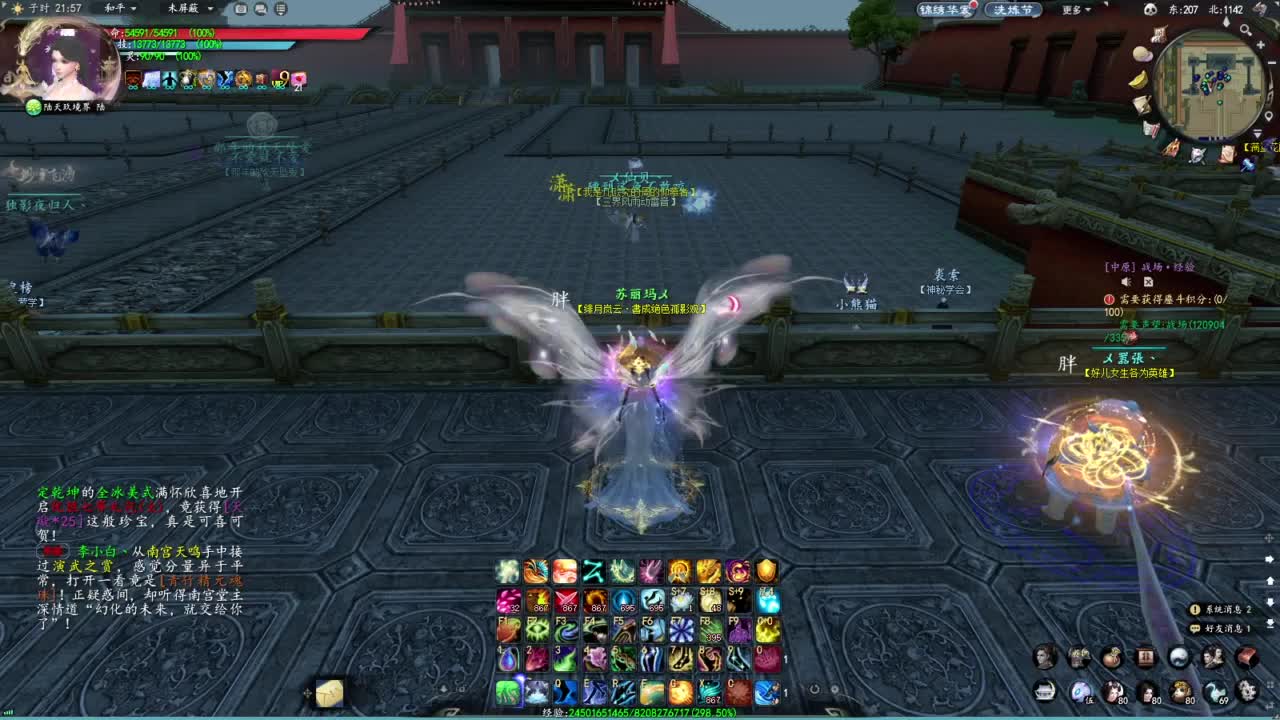Activate the Q skill on the hotbar
1280x720 pixels.
(565, 691)
